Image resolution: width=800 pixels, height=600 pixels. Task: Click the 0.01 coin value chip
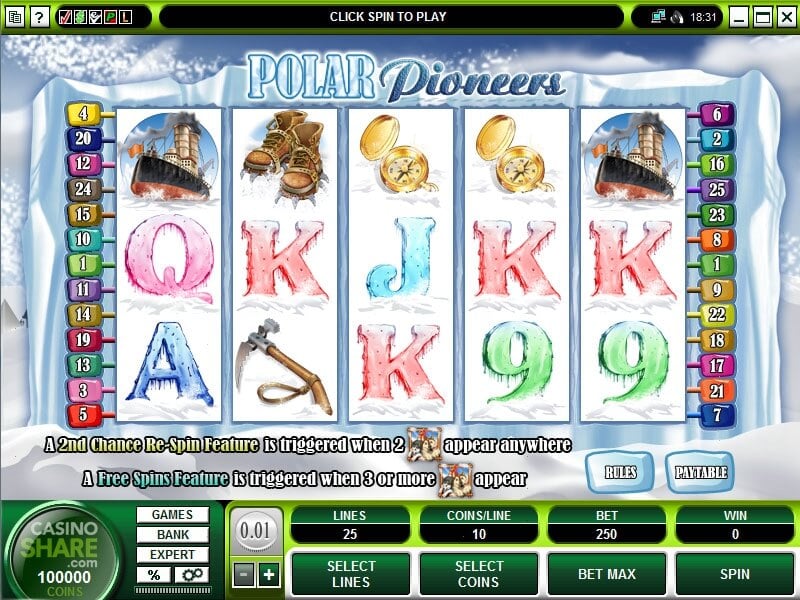click(x=254, y=530)
